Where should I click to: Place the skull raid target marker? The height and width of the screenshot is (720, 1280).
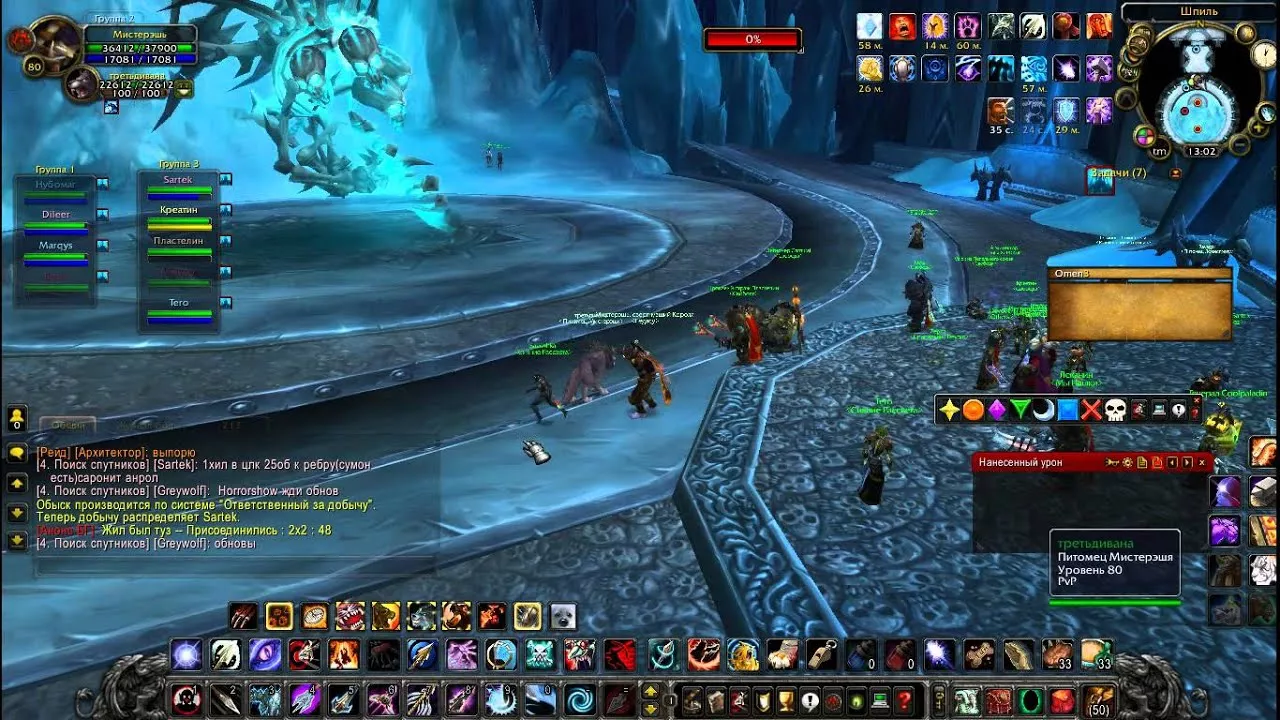1115,410
